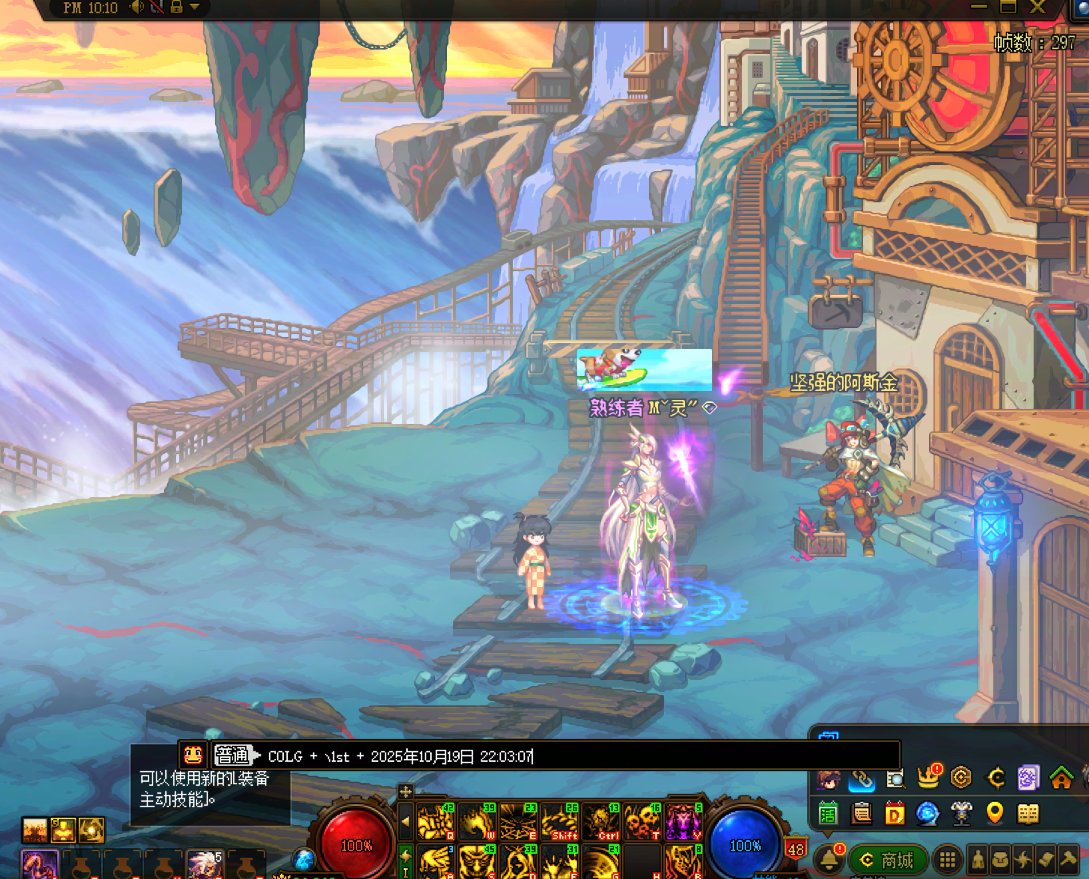
Task: Close the game window
Action: pos(1038,7)
